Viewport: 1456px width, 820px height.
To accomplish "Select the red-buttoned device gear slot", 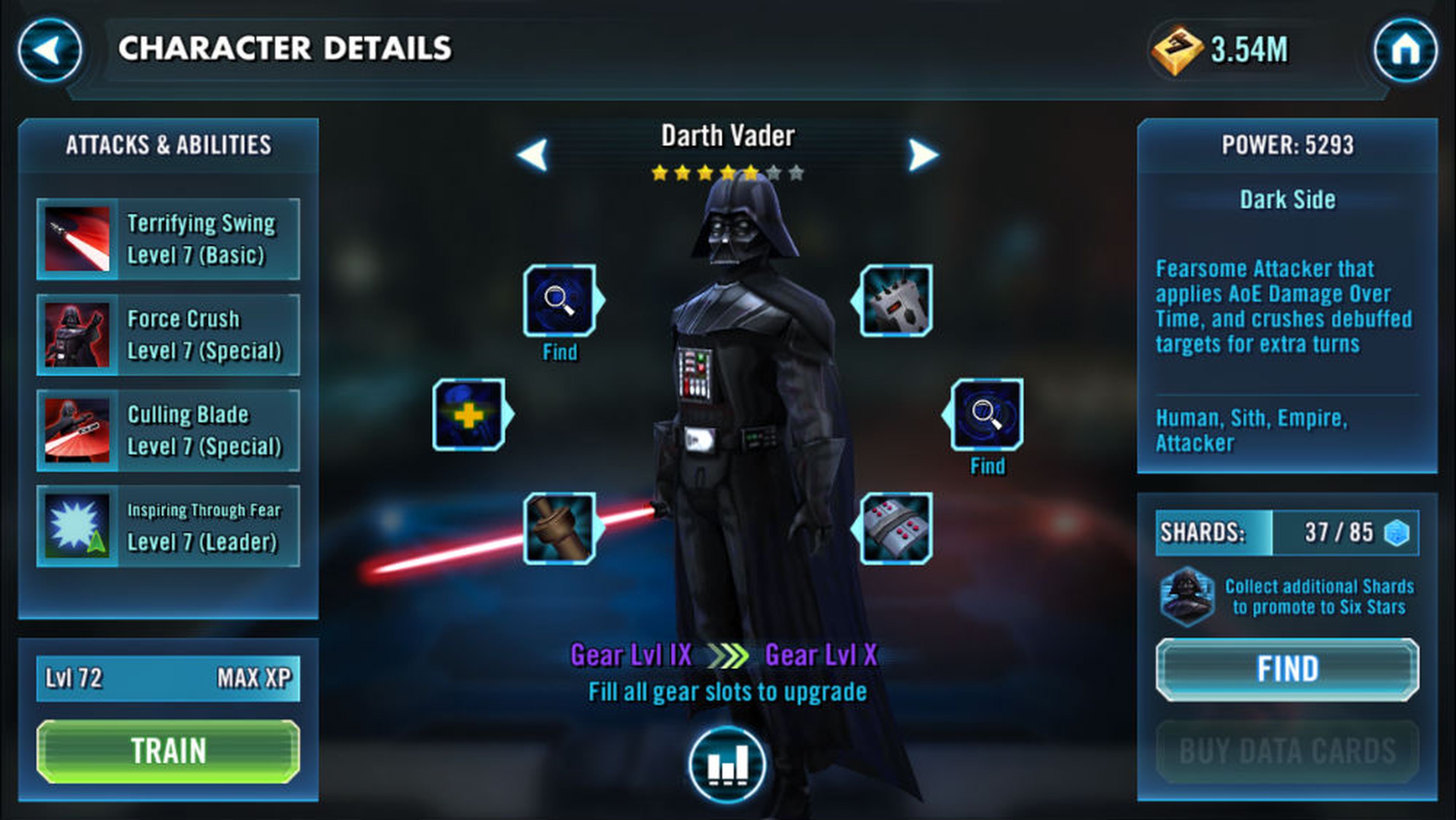I will (896, 528).
